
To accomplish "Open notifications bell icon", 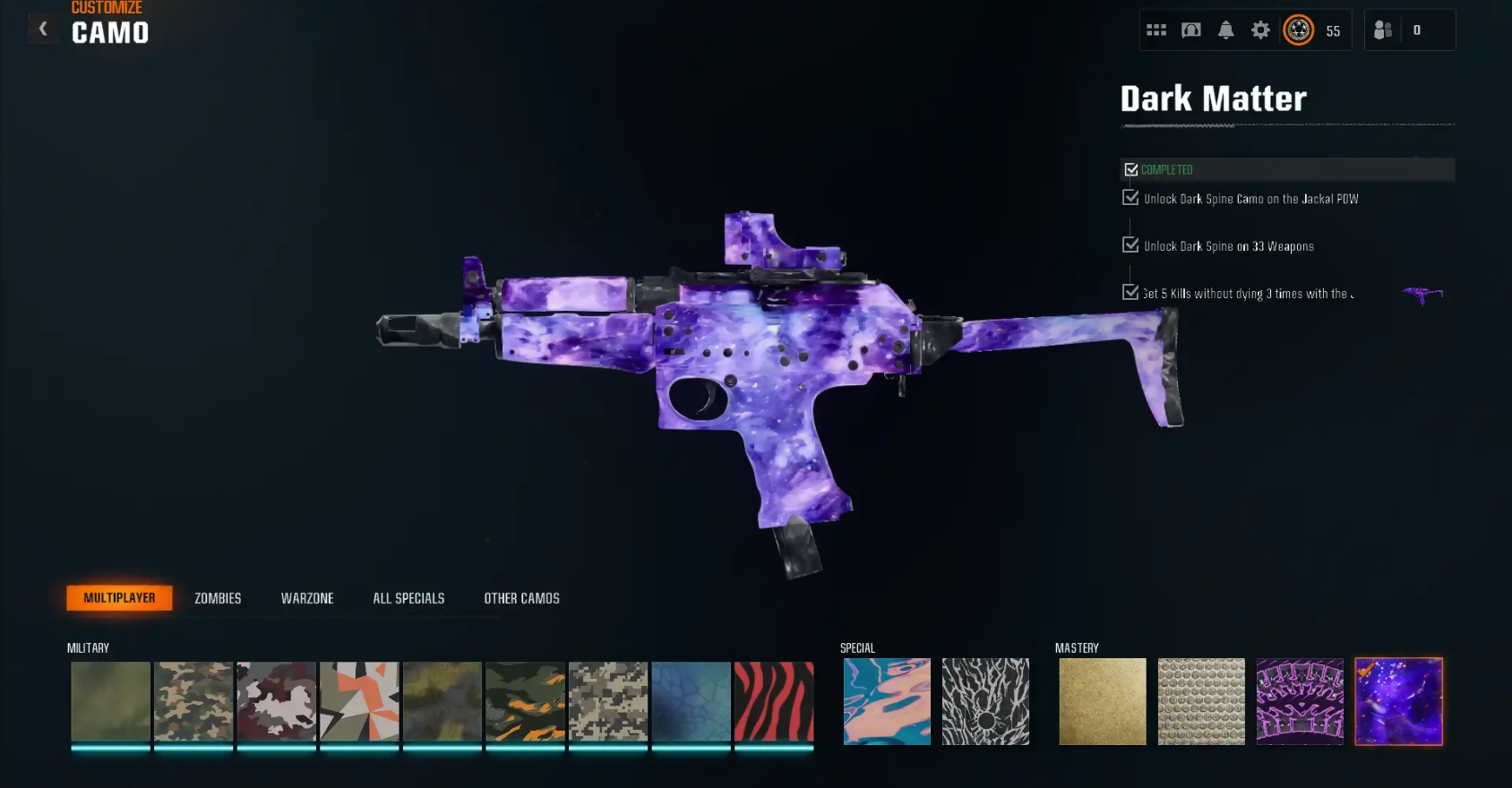I will 1225,30.
